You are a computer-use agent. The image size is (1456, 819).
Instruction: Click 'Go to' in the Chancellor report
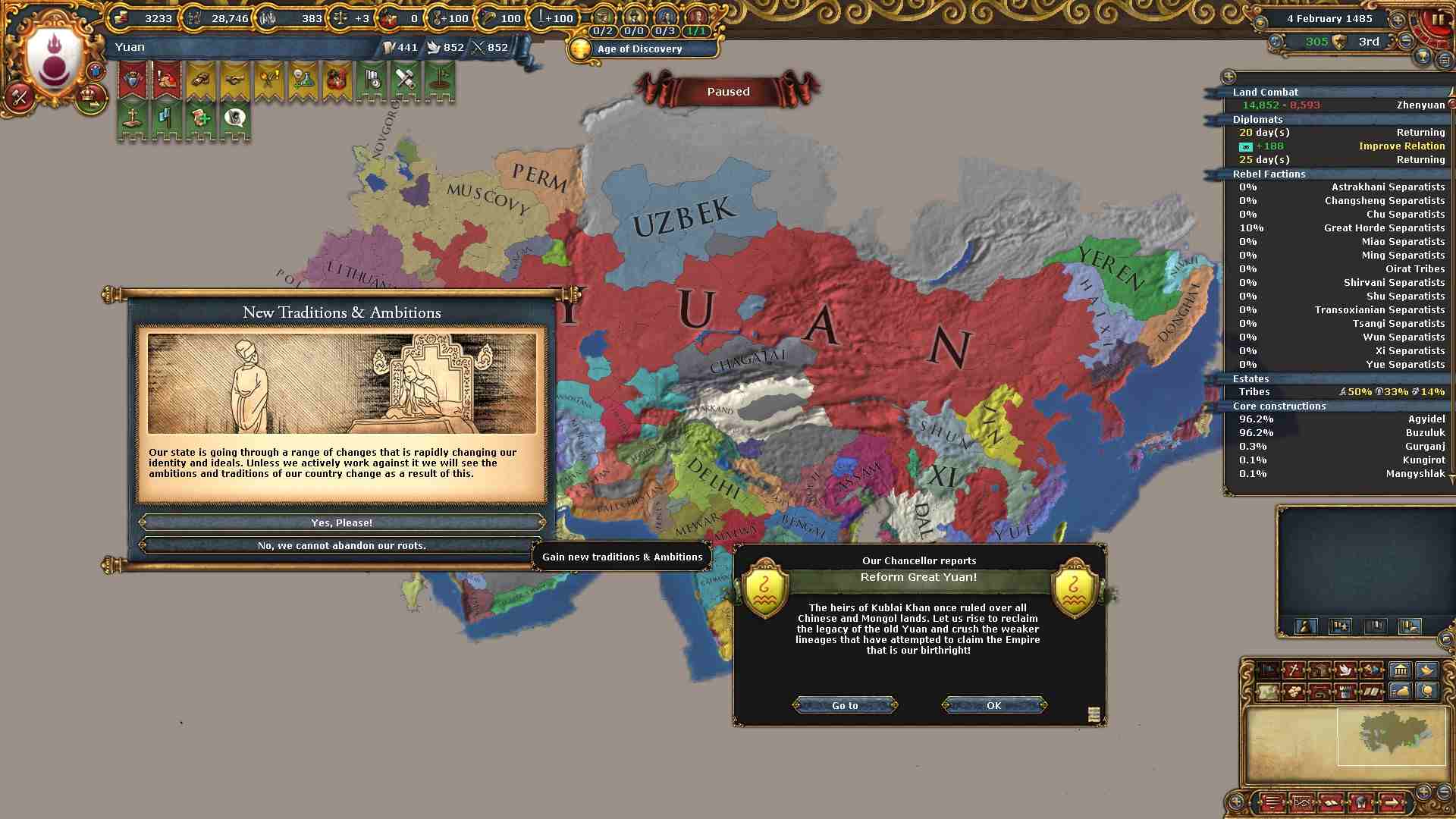pos(845,705)
